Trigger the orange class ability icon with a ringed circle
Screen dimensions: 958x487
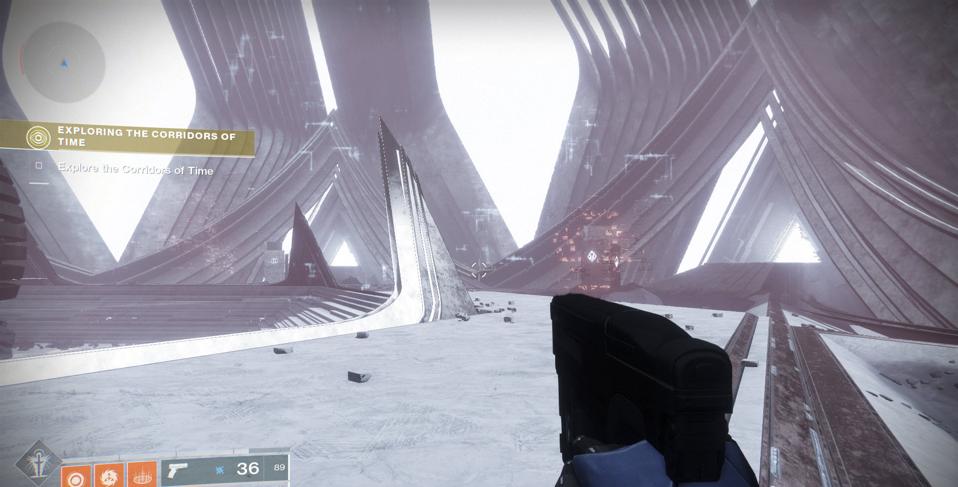(143, 474)
